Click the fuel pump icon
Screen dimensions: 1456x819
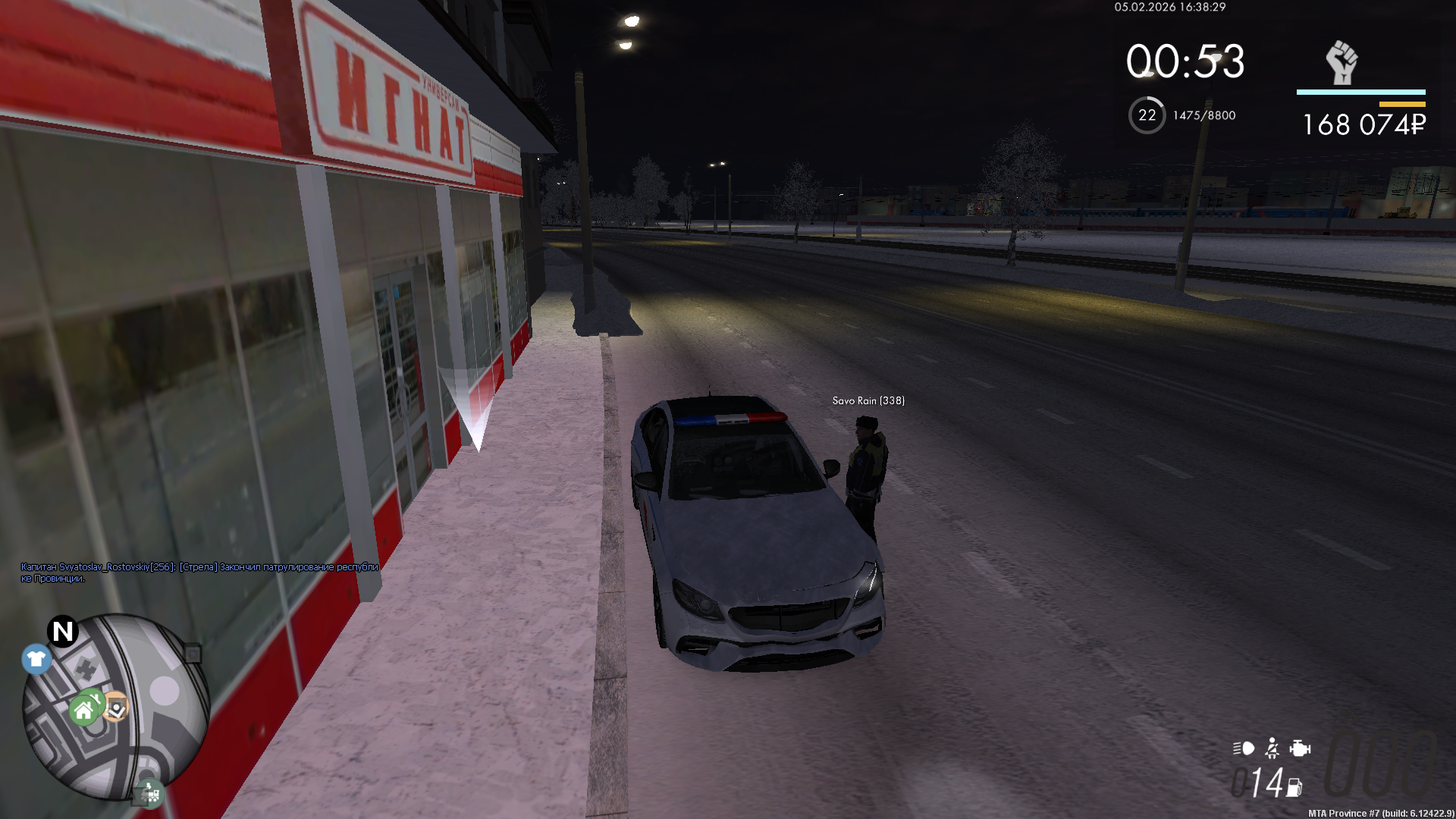click(x=1294, y=789)
